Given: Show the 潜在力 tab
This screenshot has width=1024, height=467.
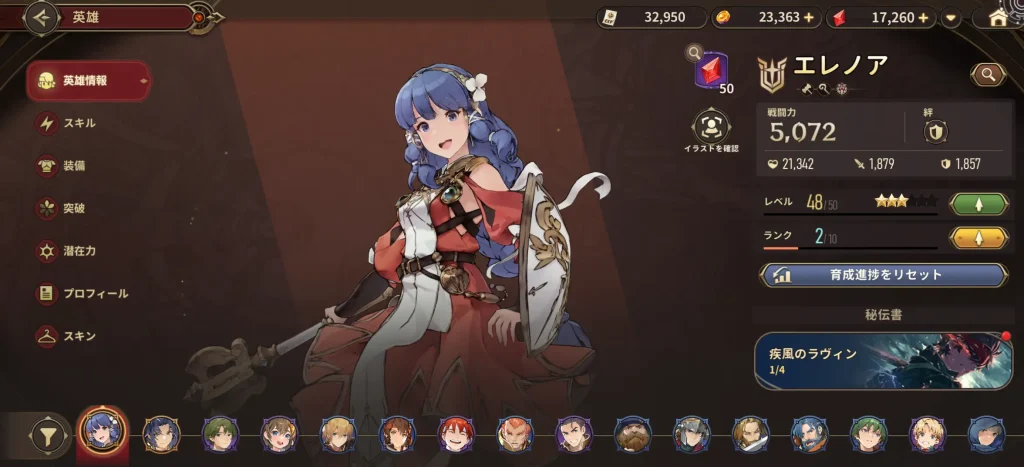Looking at the screenshot, I should click(x=78, y=251).
